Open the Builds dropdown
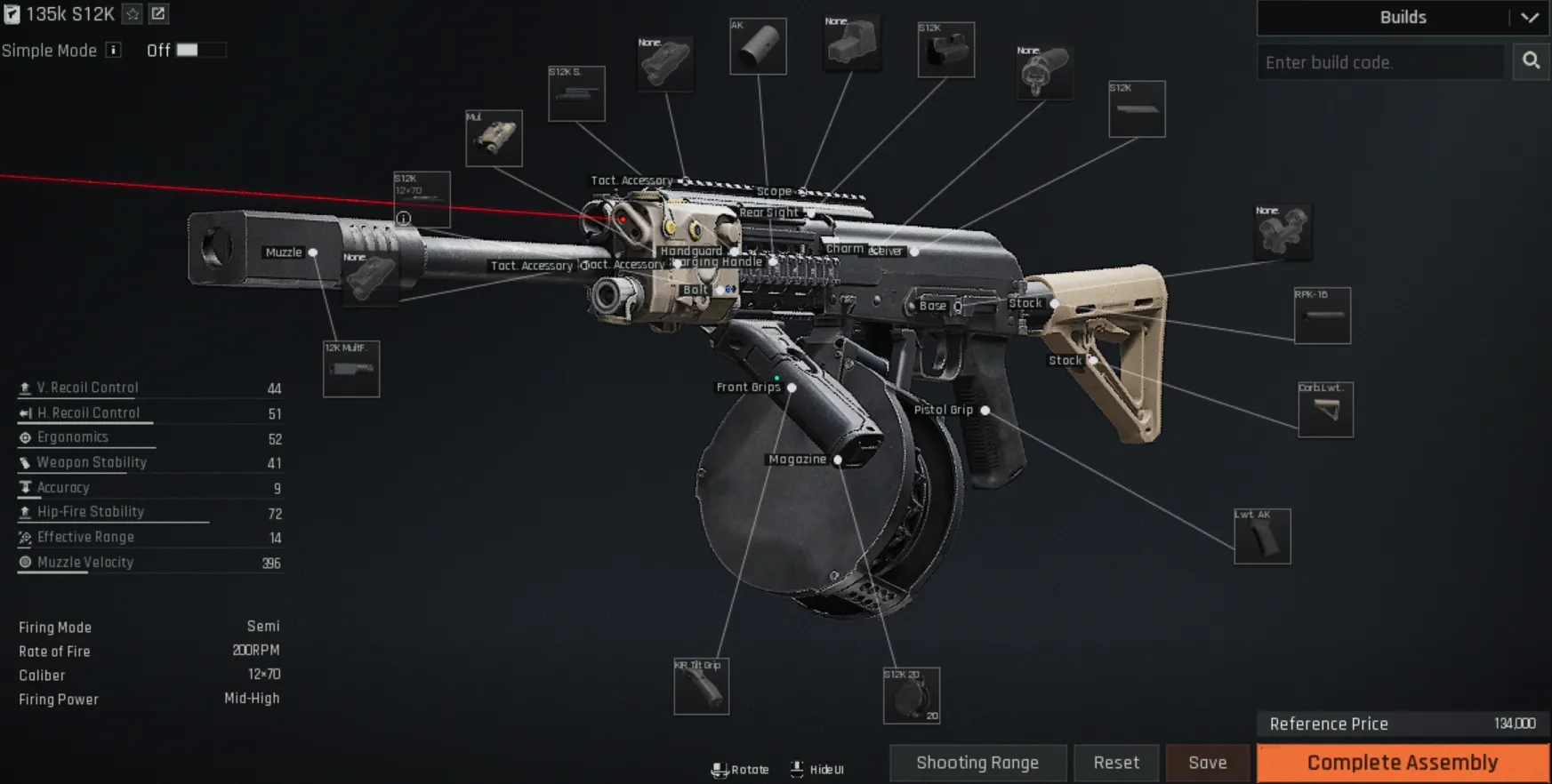Image resolution: width=1552 pixels, height=784 pixels. pyautogui.click(x=1403, y=18)
